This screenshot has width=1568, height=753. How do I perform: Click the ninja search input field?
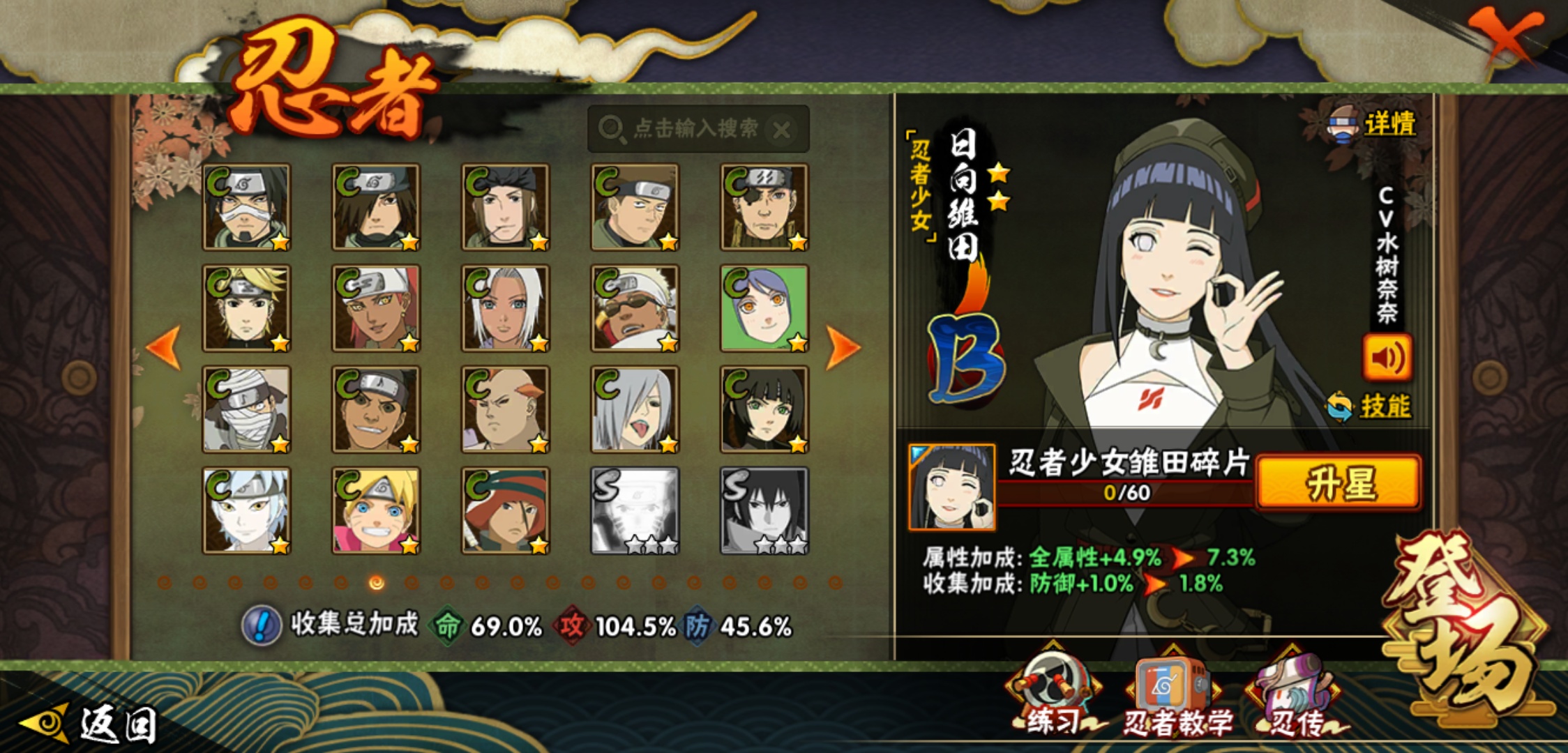[691, 129]
